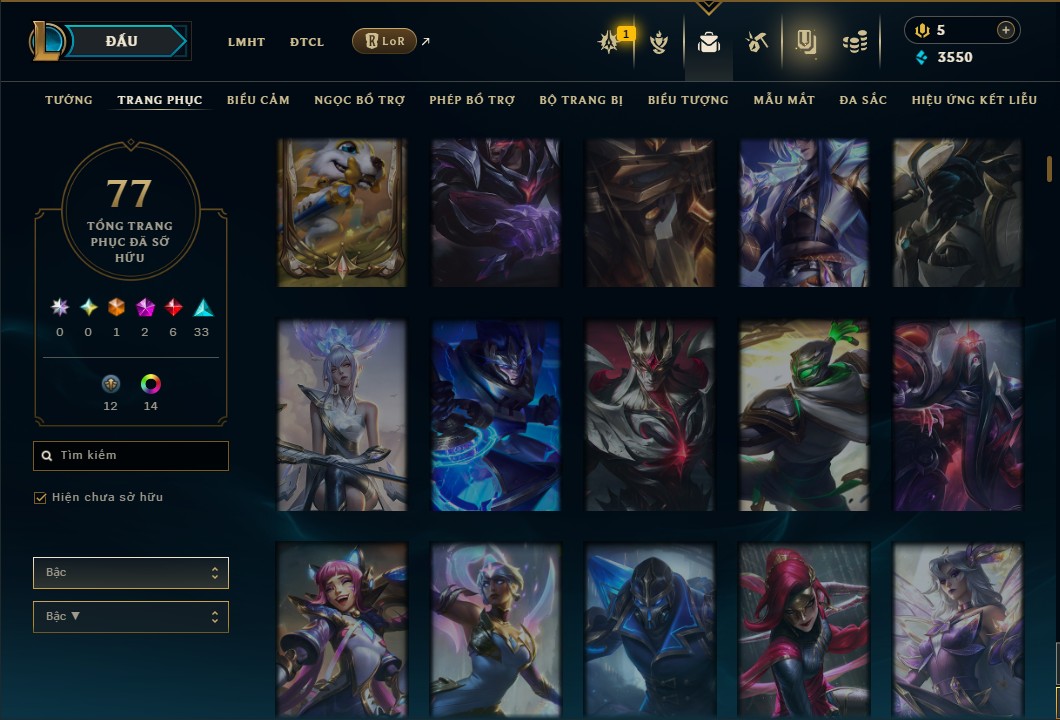Open the HIỆU ỨNG KẾT LIỄU tab

coord(974,100)
